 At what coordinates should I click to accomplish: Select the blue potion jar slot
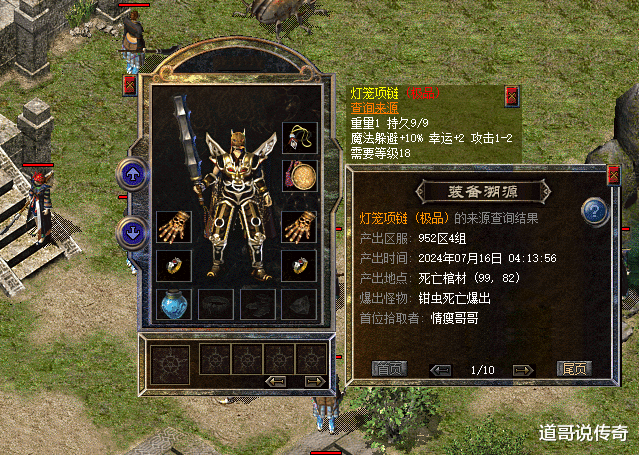[x=174, y=303]
